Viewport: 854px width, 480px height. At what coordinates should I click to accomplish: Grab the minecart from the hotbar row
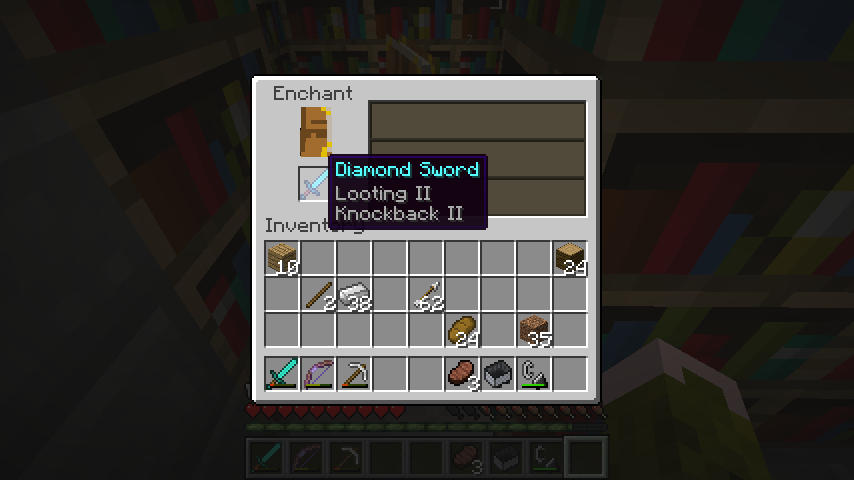pos(498,374)
